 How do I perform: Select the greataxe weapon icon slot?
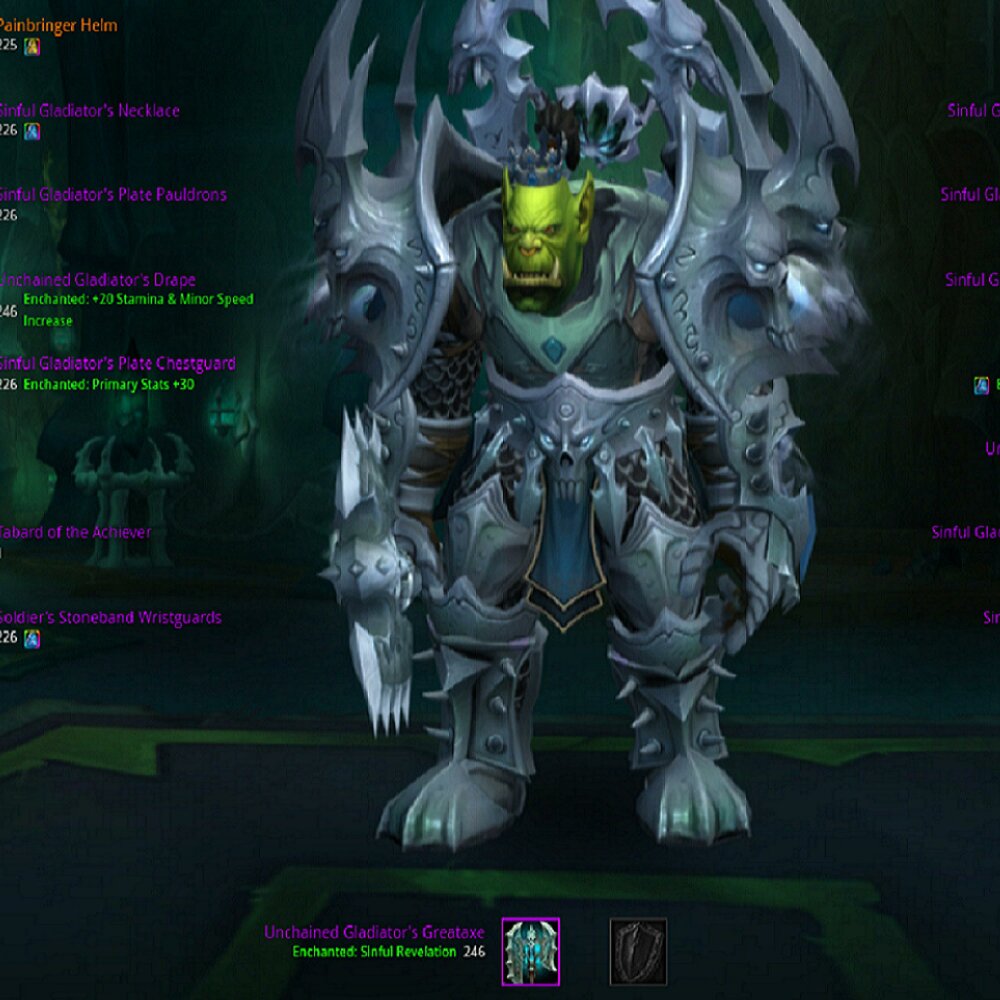[530, 952]
